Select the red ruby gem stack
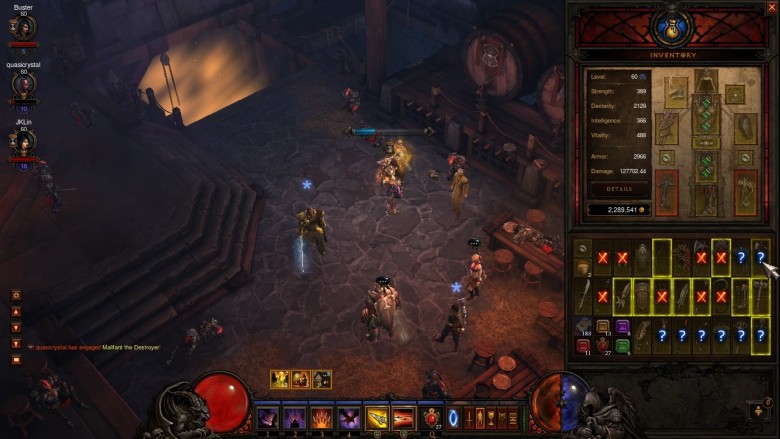Screen dimensions: 780x439 click(582, 346)
